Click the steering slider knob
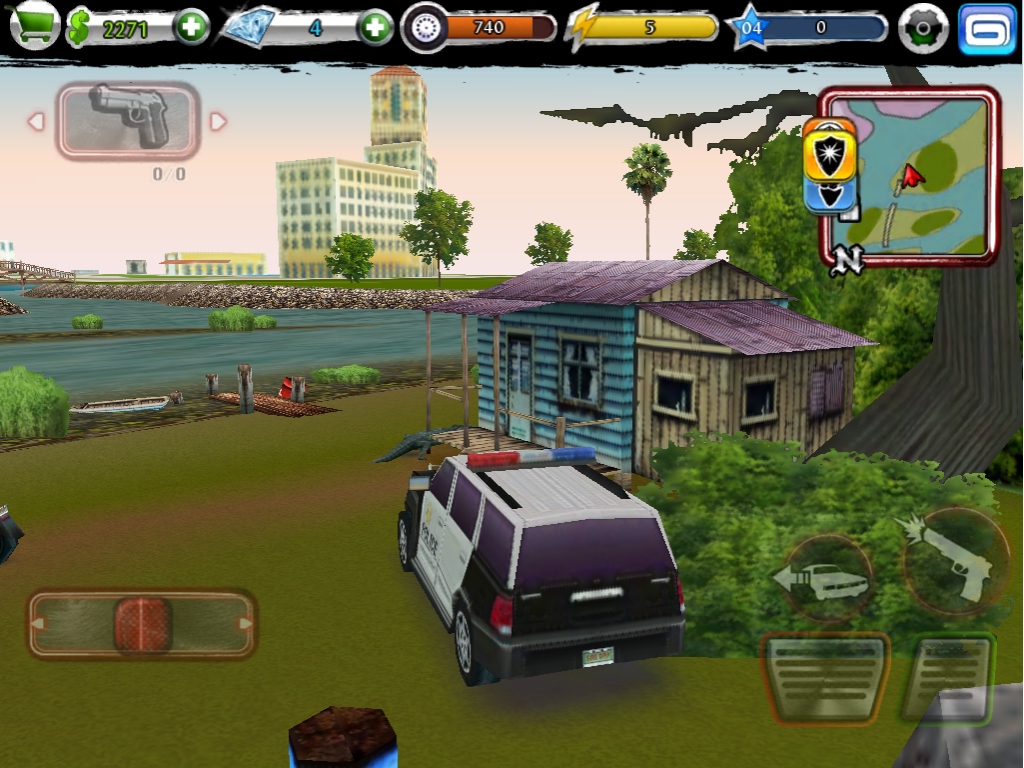 [x=143, y=624]
